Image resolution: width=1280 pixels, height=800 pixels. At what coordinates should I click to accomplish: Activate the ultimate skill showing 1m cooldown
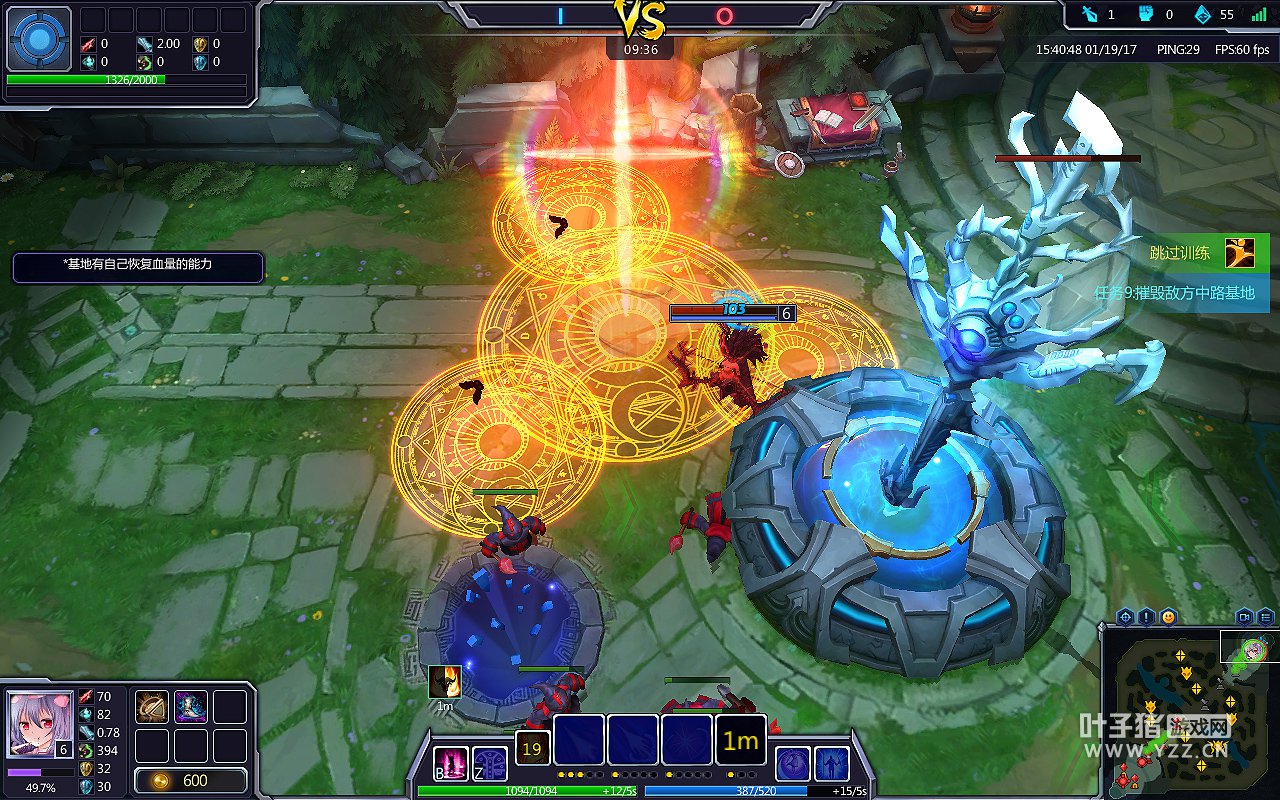click(741, 741)
